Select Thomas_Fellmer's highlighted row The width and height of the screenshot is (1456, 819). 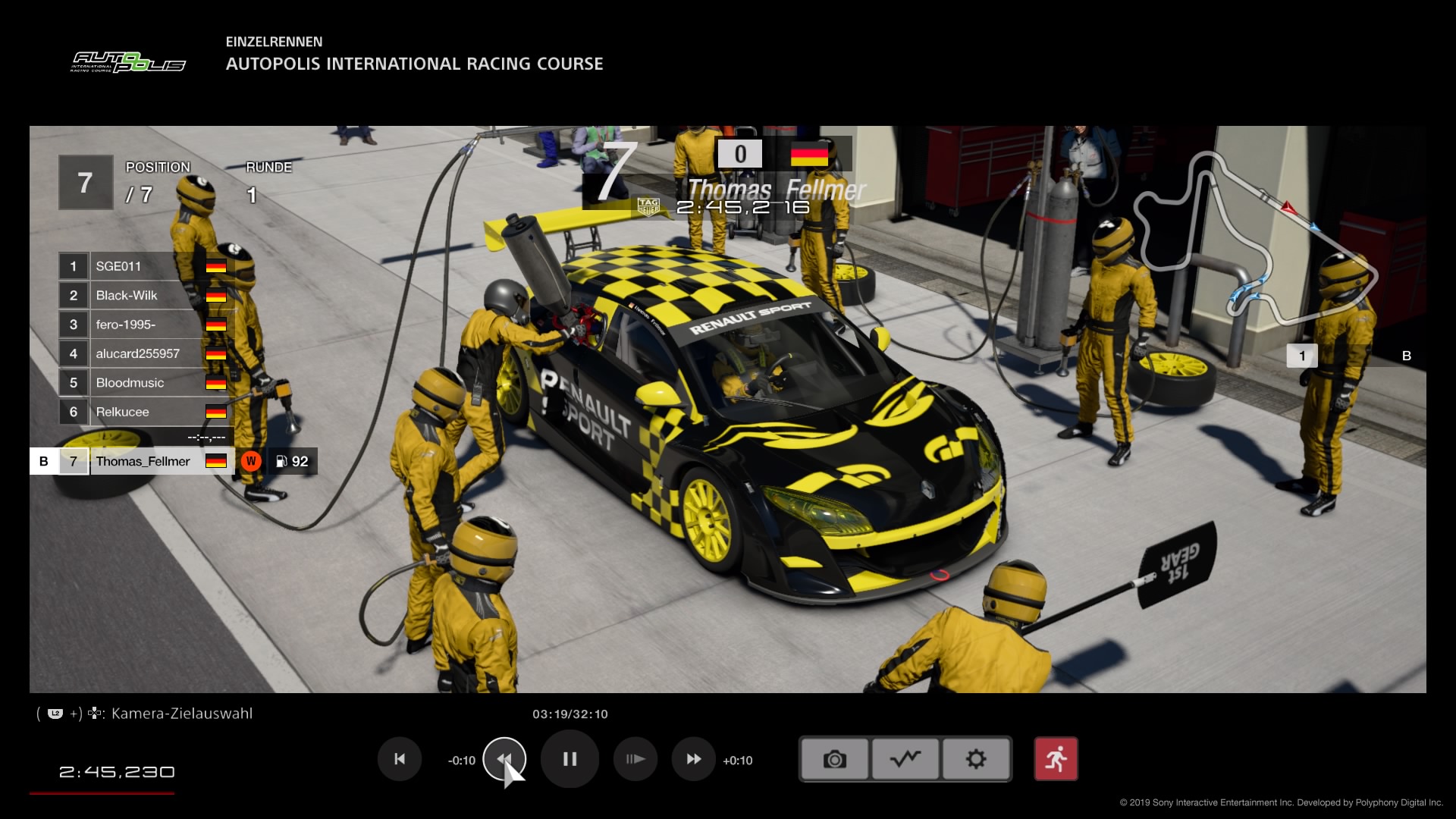[144, 461]
